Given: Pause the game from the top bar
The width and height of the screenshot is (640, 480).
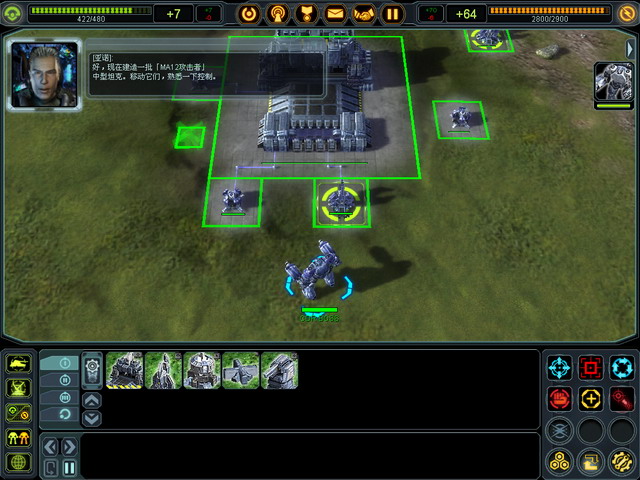Looking at the screenshot, I should click(393, 14).
